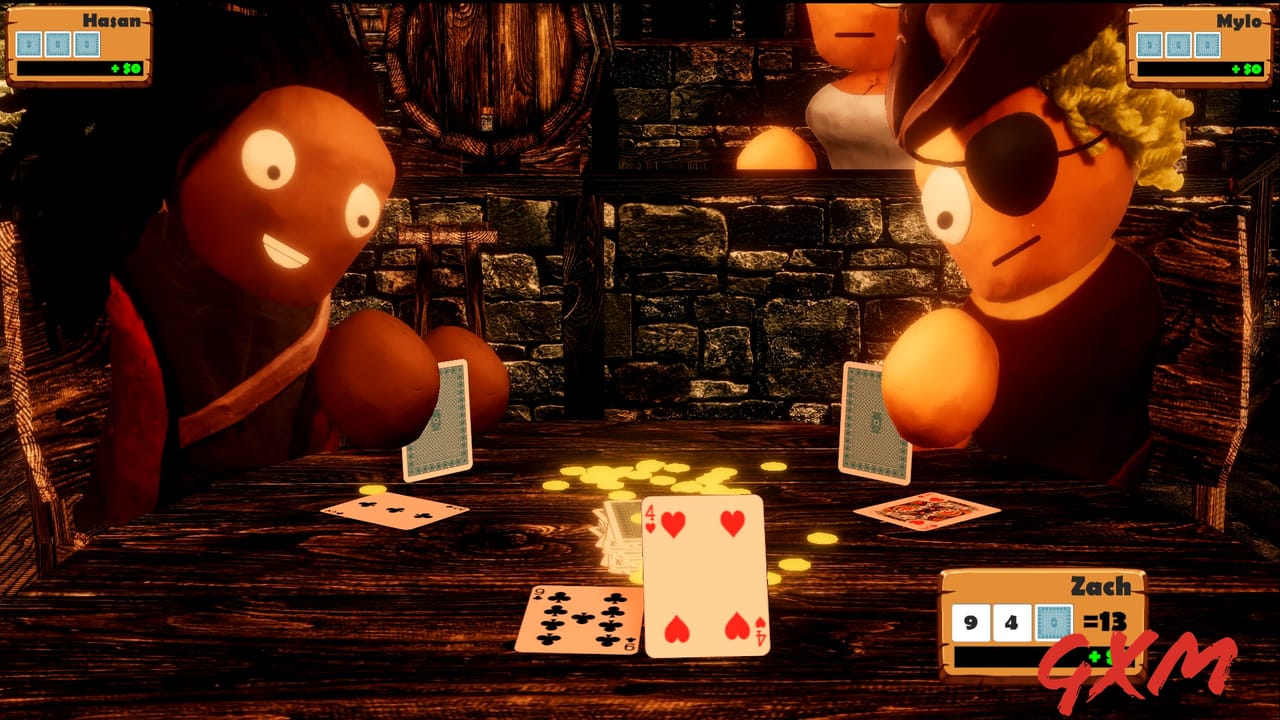Click the 4 card icon in Zach's panel
The image size is (1280, 720).
1011,620
